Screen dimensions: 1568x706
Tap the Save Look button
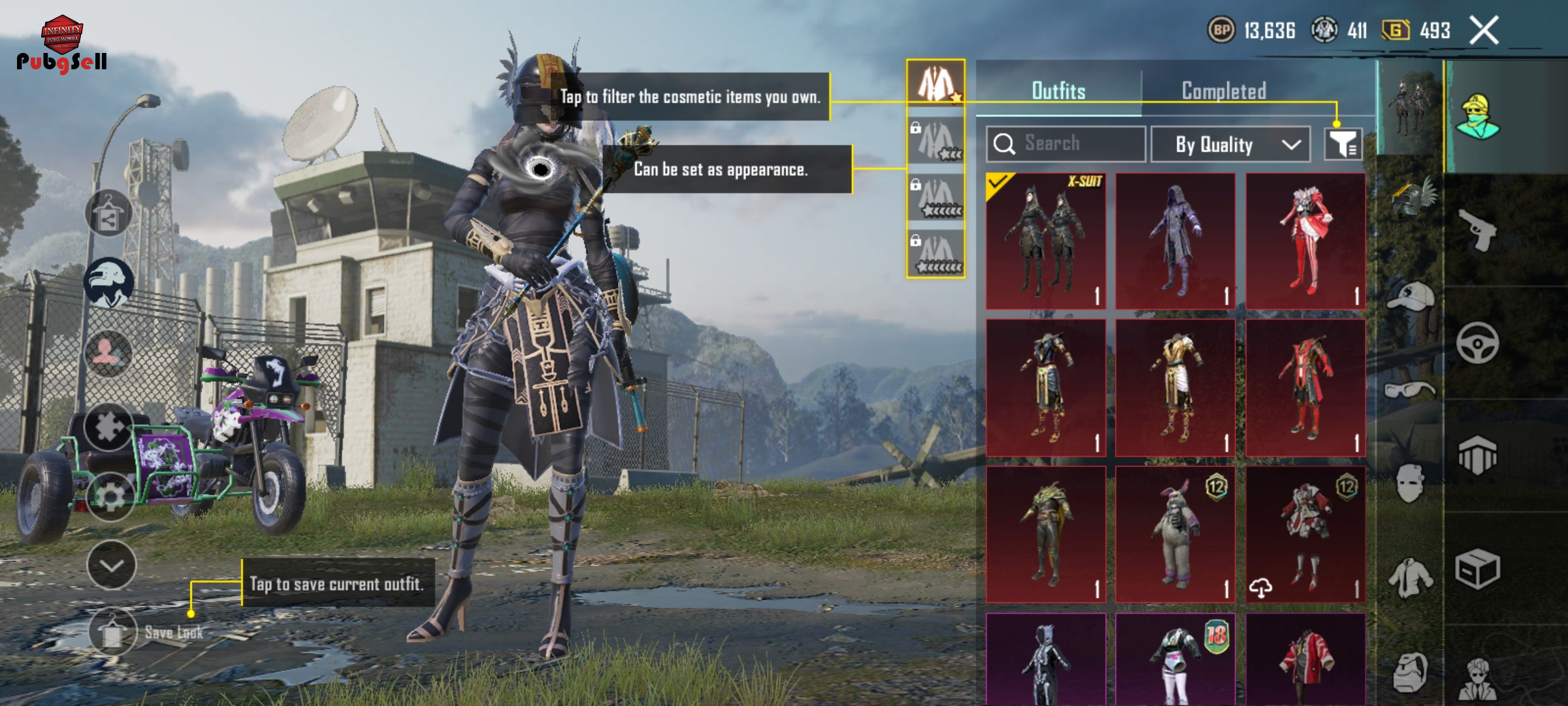113,631
